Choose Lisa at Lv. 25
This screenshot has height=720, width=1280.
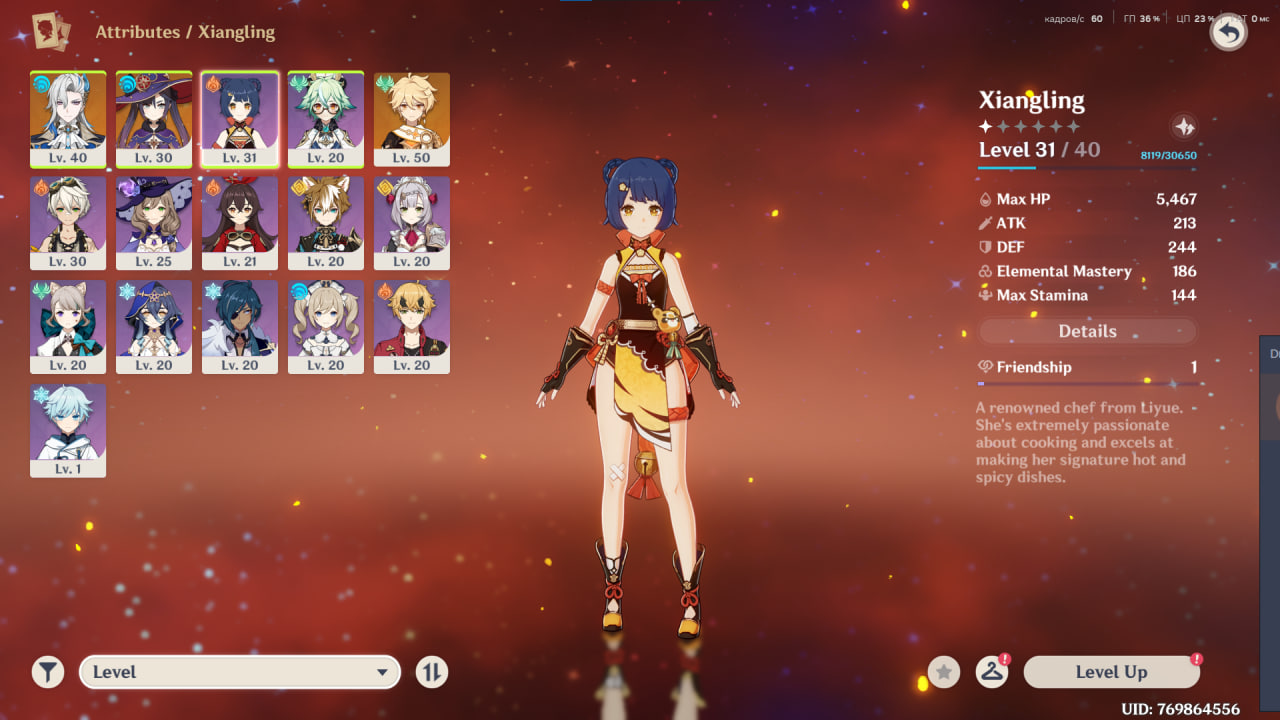pos(154,223)
